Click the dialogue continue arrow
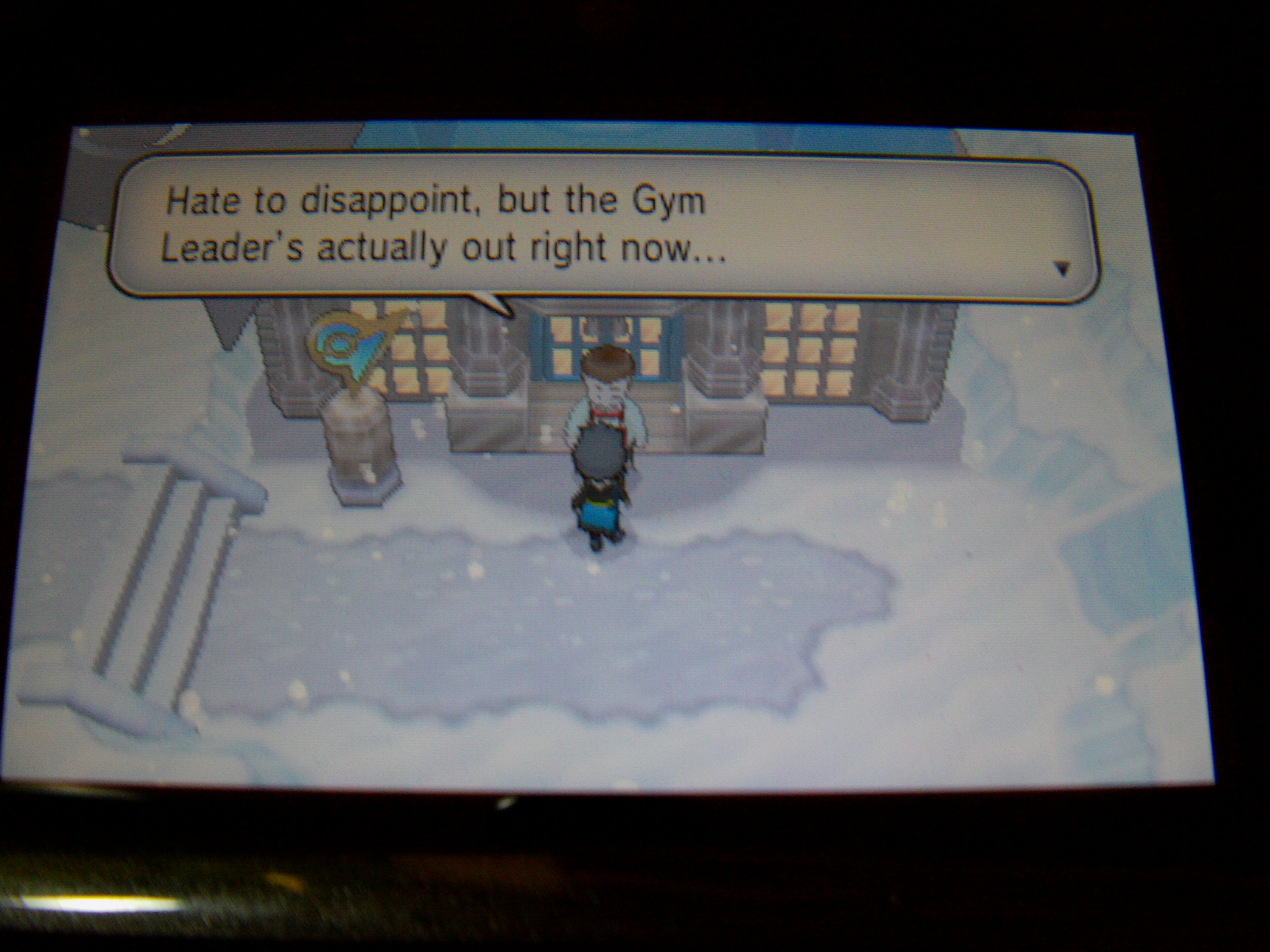 click(x=1062, y=268)
